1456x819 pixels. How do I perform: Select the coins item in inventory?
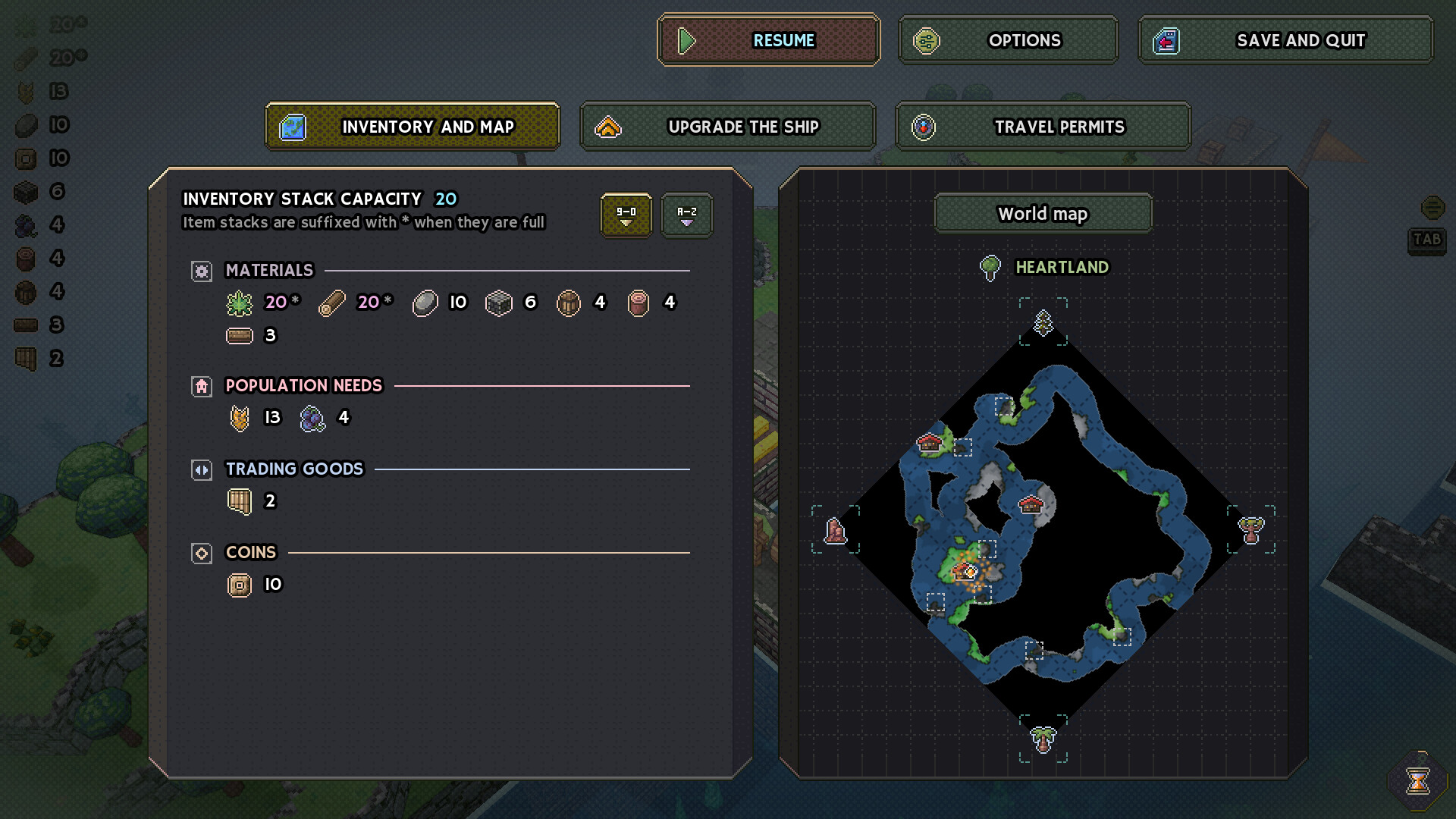[240, 585]
